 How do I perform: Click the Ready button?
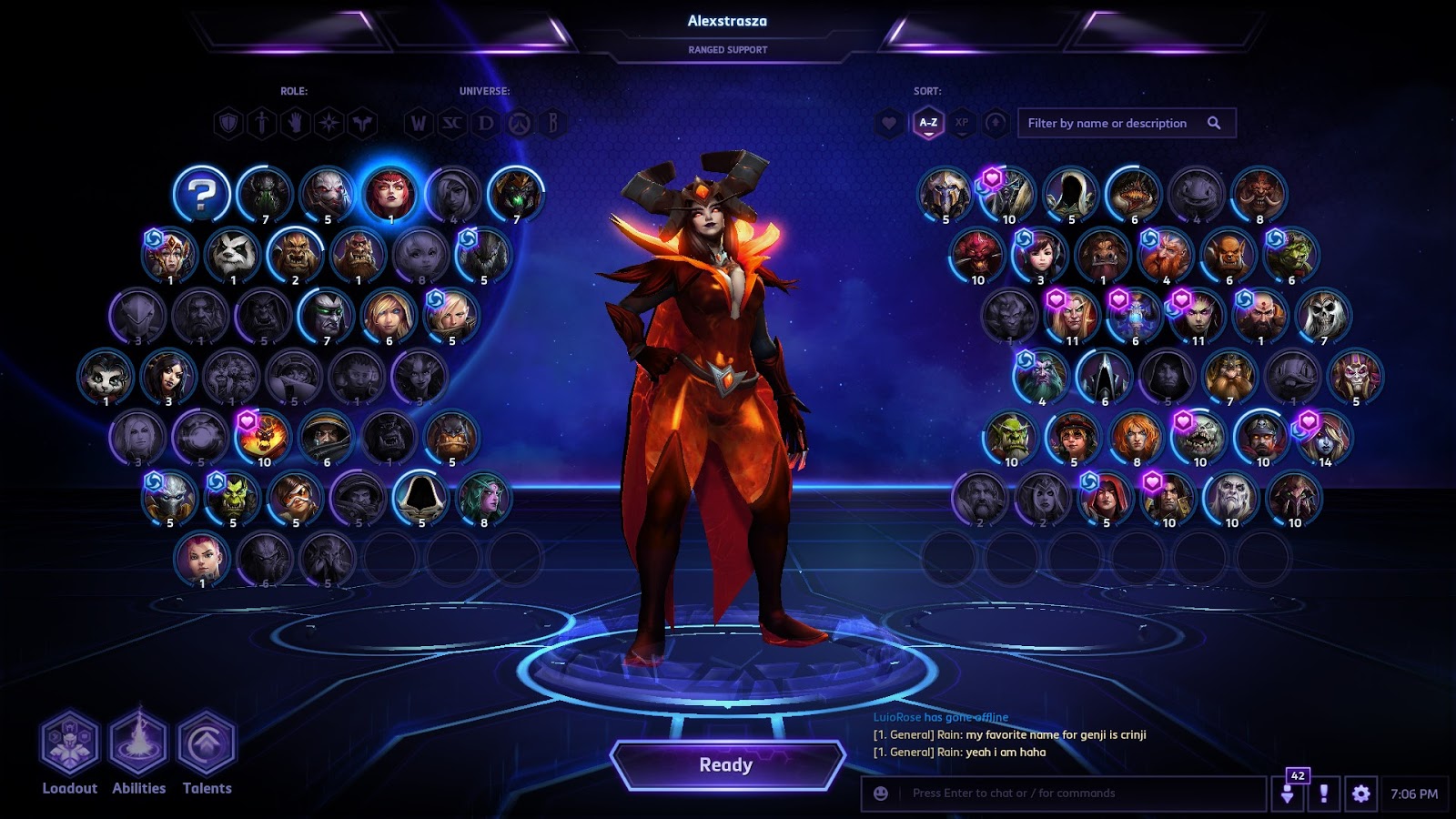tap(726, 765)
